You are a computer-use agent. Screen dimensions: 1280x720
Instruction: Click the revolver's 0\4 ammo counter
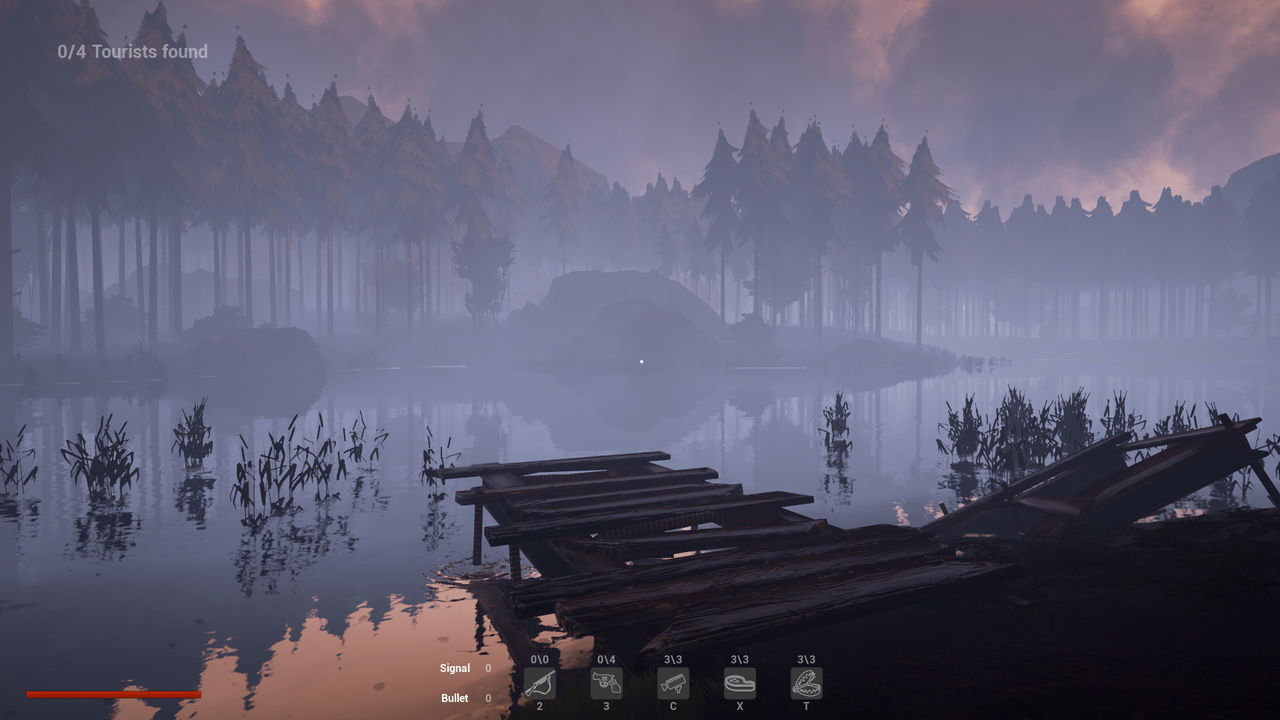coord(607,659)
